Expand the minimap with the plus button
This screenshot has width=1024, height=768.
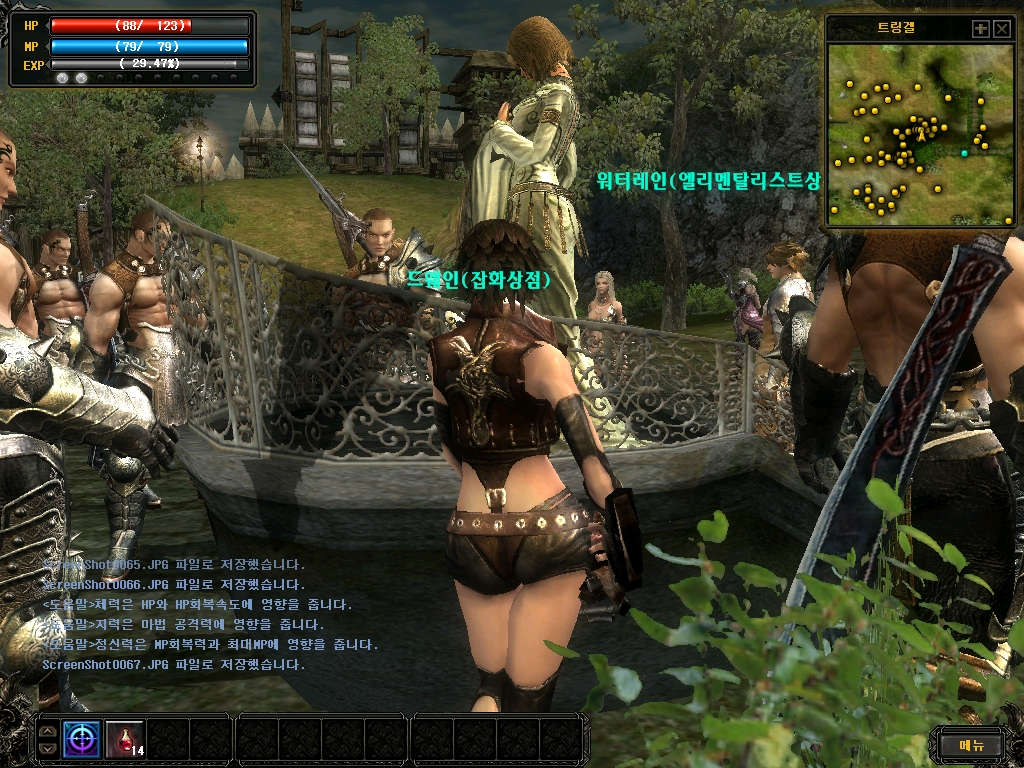[x=981, y=29]
